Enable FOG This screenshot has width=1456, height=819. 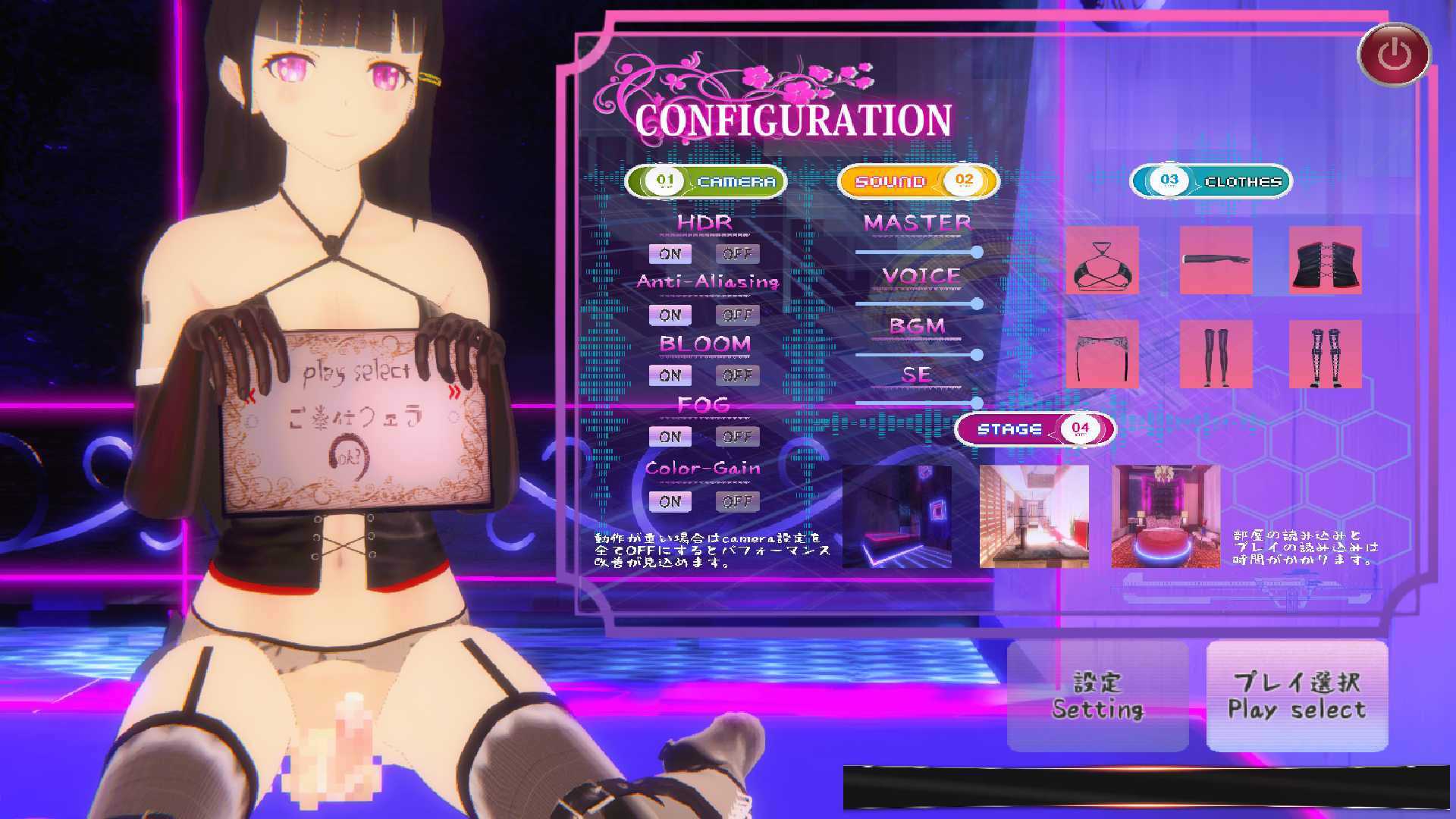click(x=670, y=436)
